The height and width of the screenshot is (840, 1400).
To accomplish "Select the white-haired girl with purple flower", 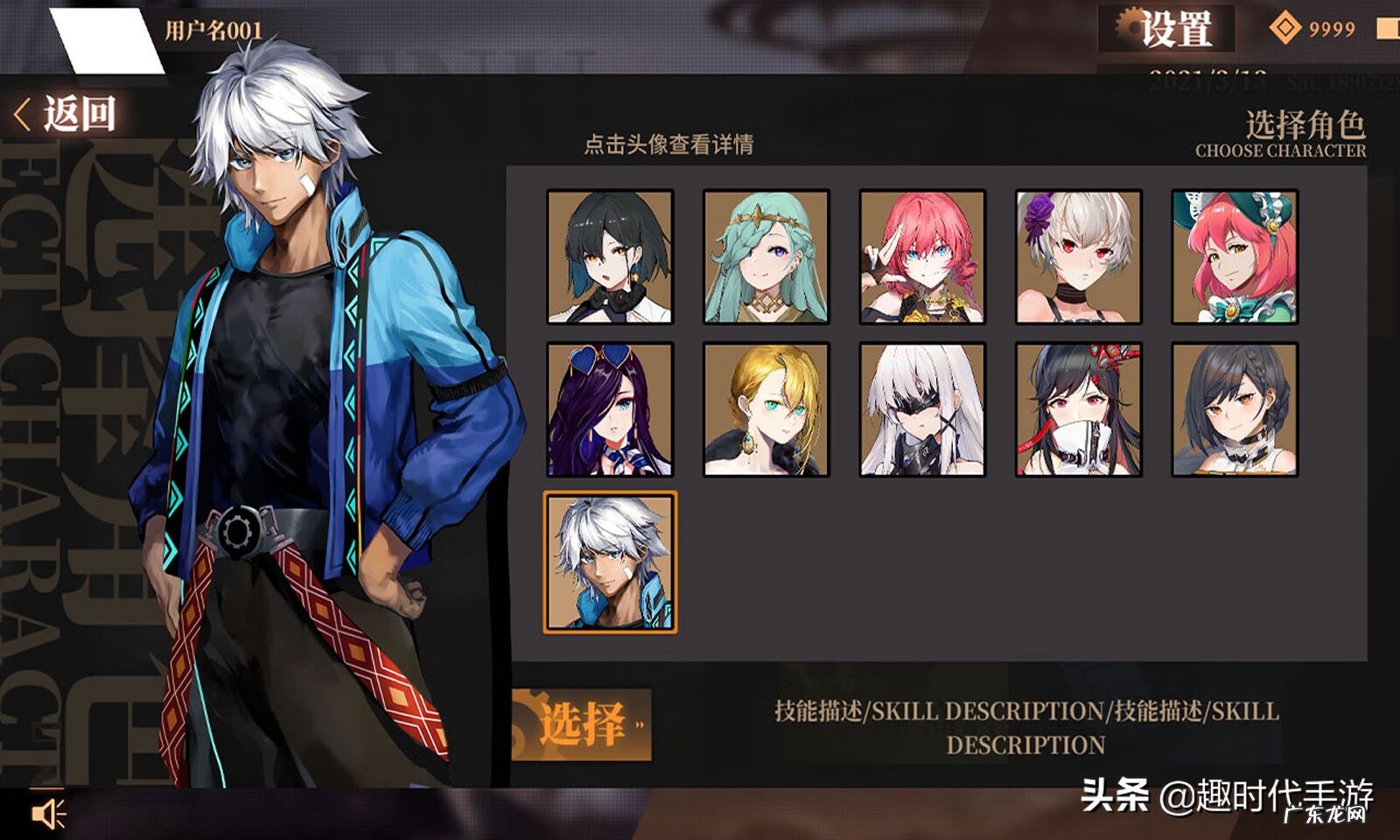I will [x=1079, y=257].
